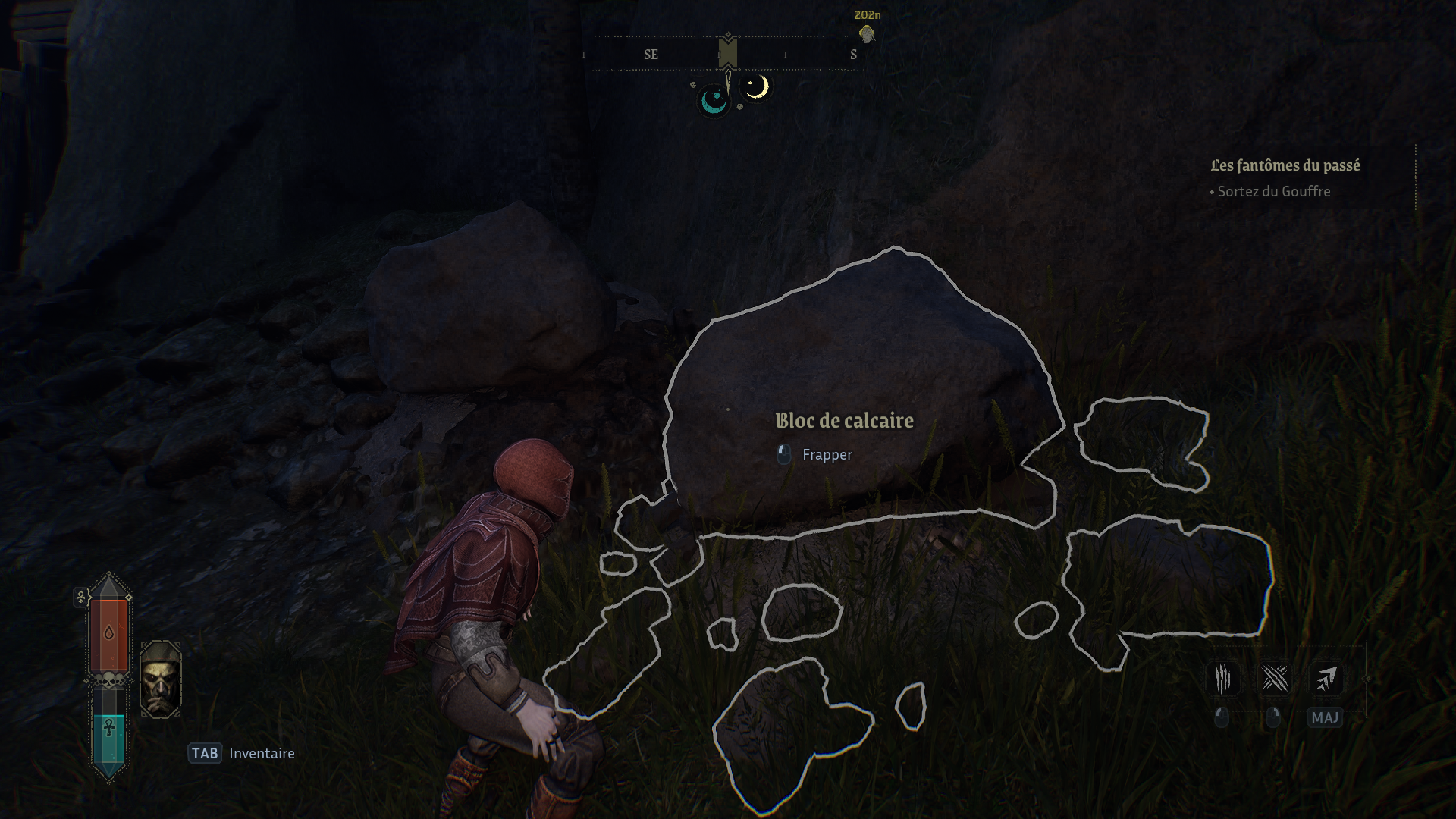
Task: Click the small ankh icon beside the blood gauge
Action: click(81, 597)
